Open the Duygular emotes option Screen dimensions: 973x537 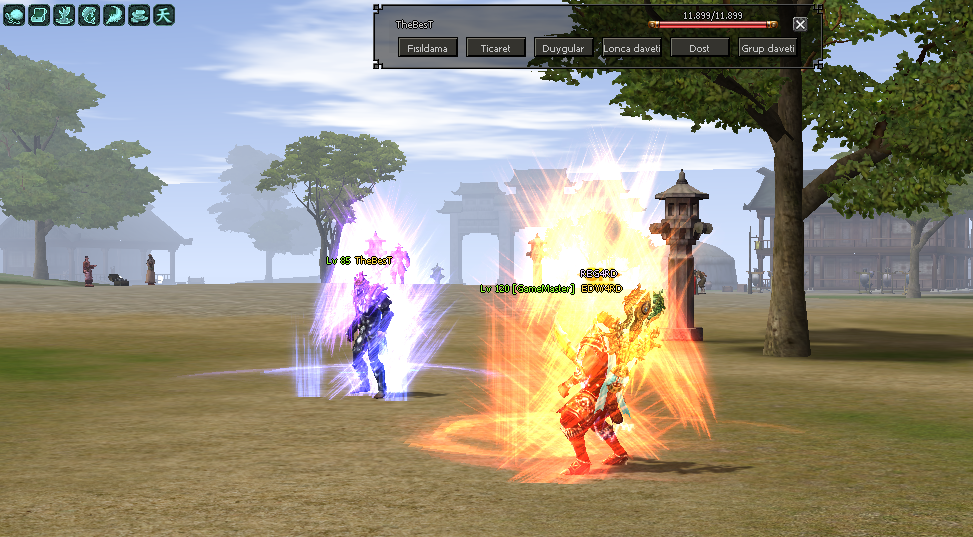point(564,47)
